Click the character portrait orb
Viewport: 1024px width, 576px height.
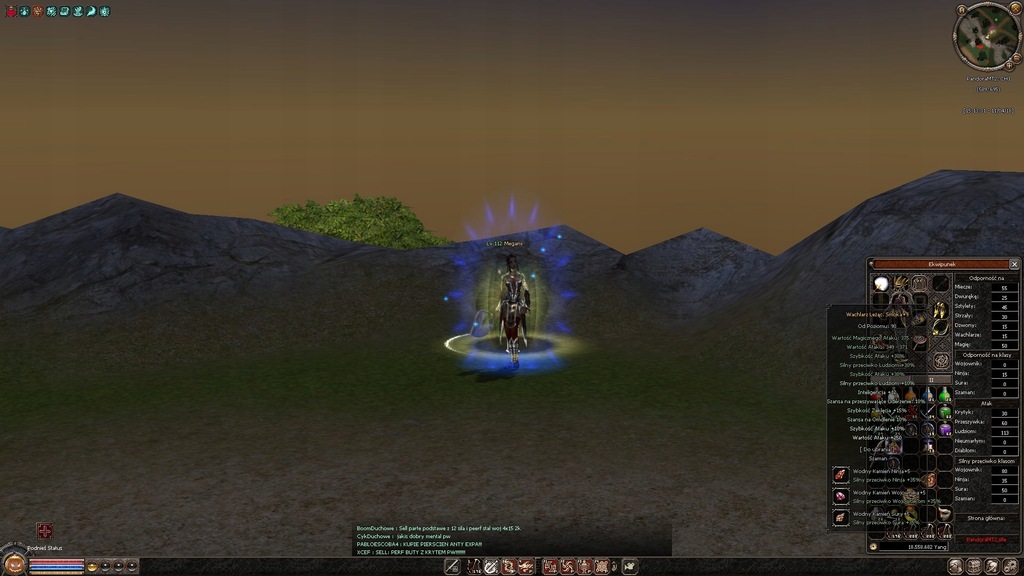click(x=14, y=563)
